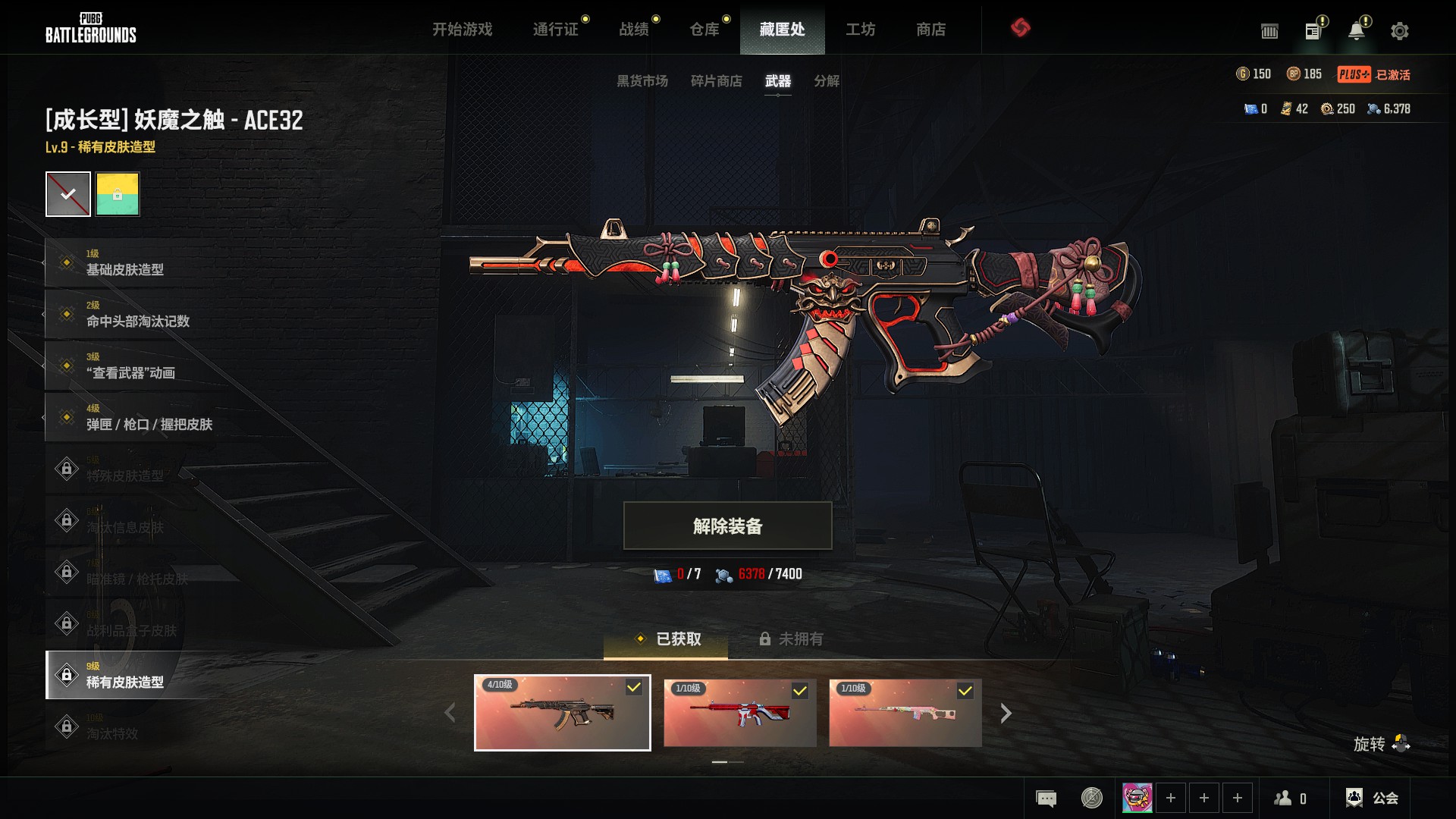This screenshot has width=1456, height=819.
Task: Open the 碎片商店 tab
Action: [716, 81]
